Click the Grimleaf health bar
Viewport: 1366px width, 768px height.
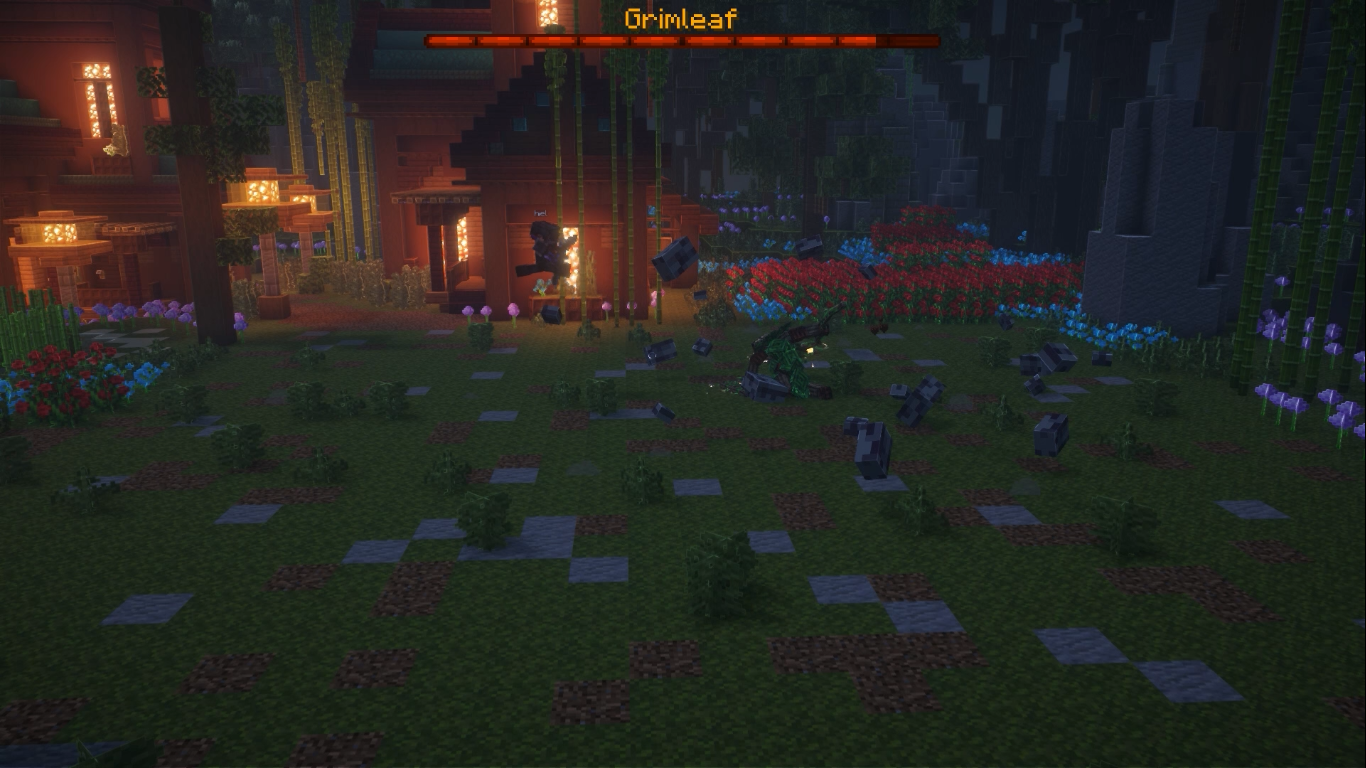point(681,41)
